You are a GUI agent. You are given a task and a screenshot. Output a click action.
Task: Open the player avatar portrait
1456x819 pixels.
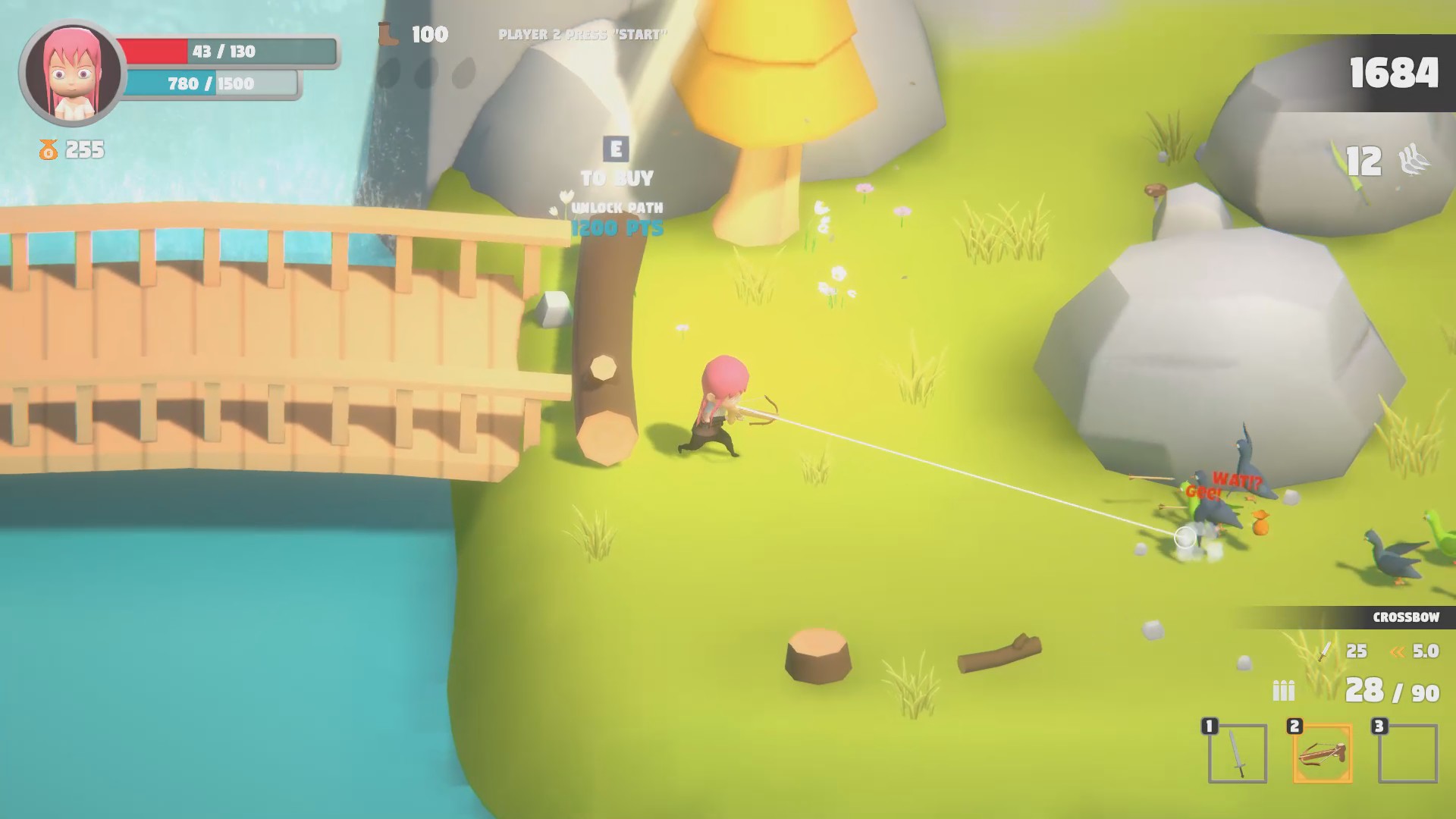pos(73,73)
